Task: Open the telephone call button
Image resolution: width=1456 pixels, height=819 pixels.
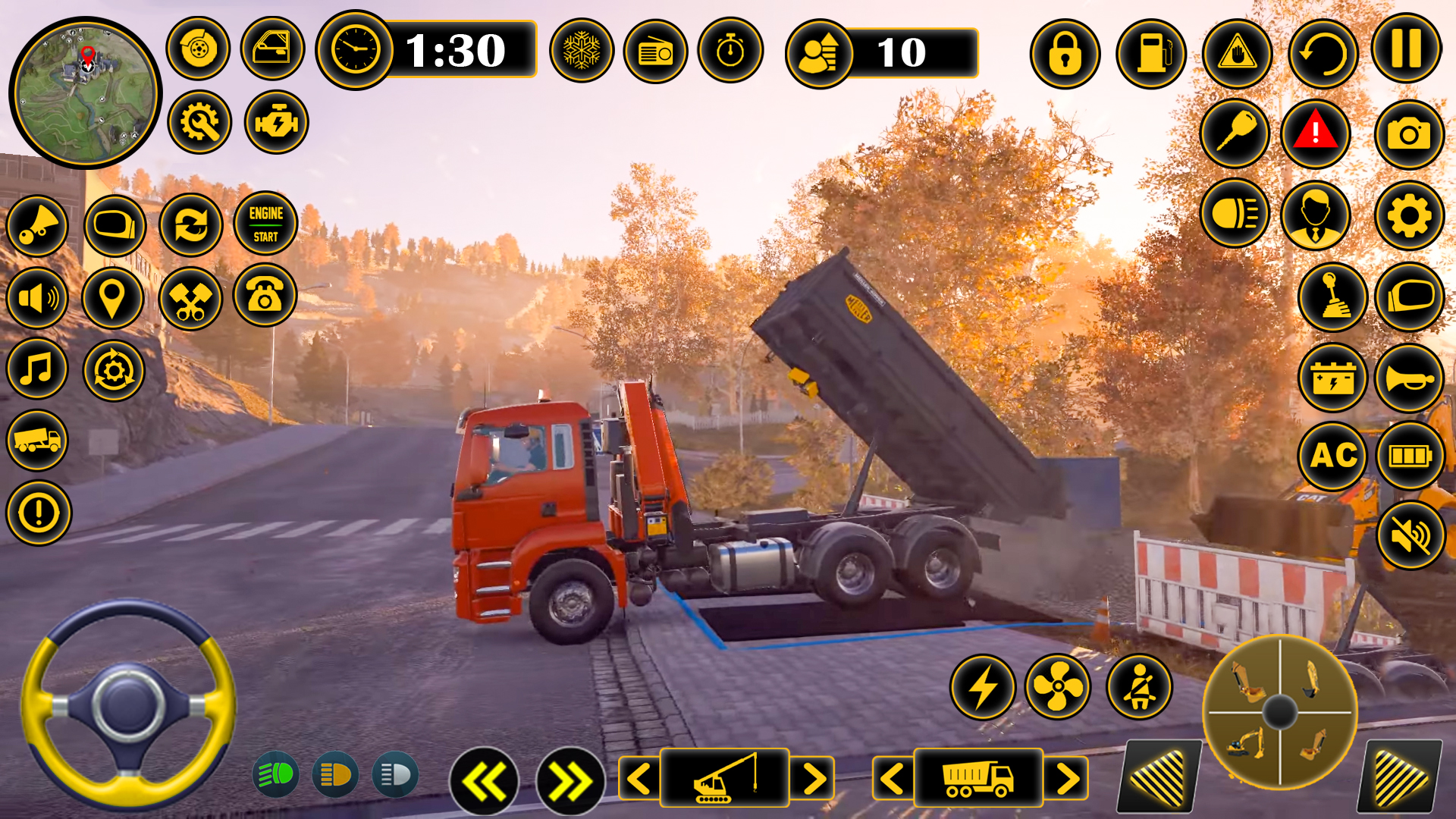Action: 265,296
